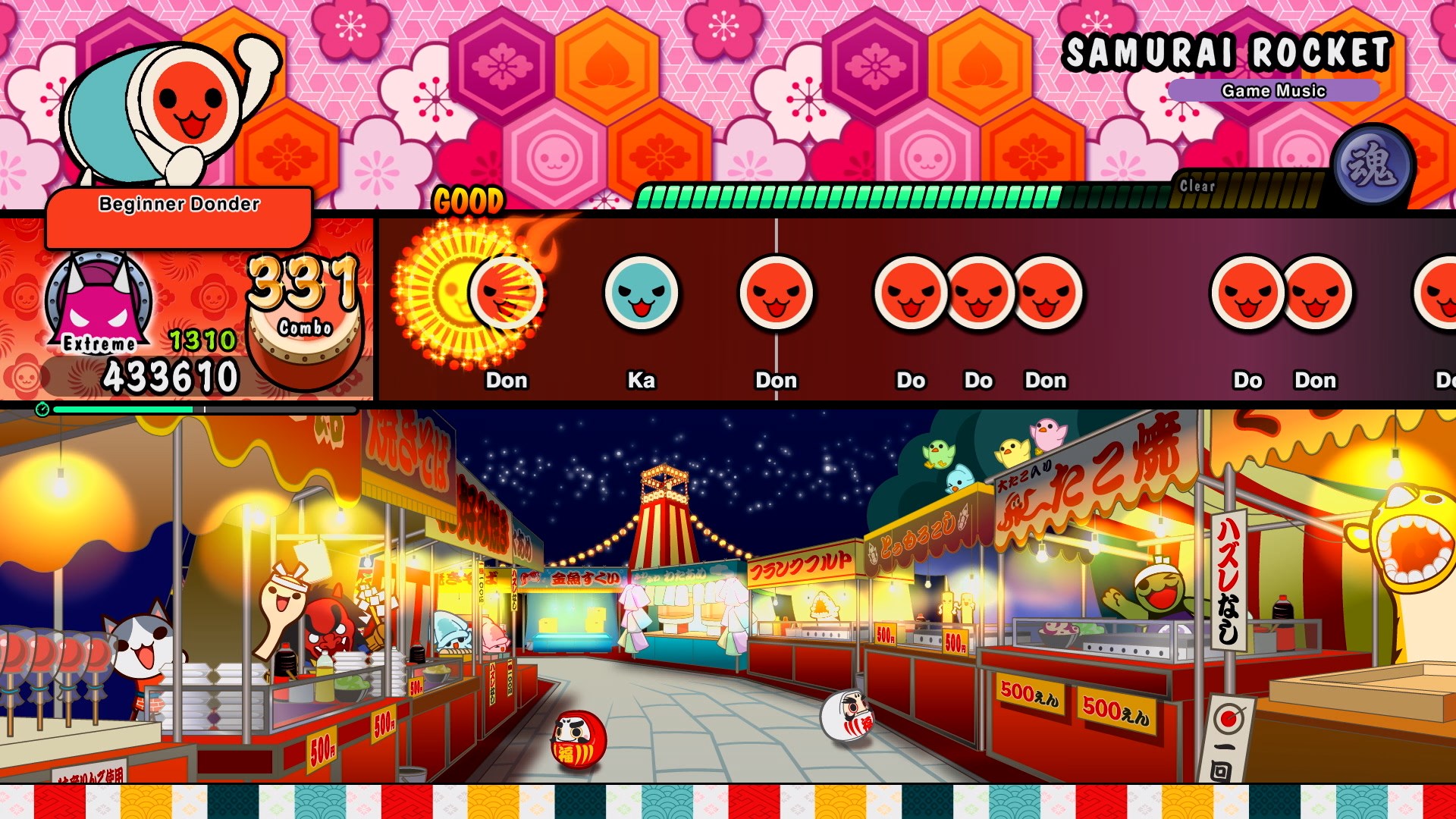Open the Beginner Donder player nameplate
The height and width of the screenshot is (819, 1456).
click(x=178, y=203)
